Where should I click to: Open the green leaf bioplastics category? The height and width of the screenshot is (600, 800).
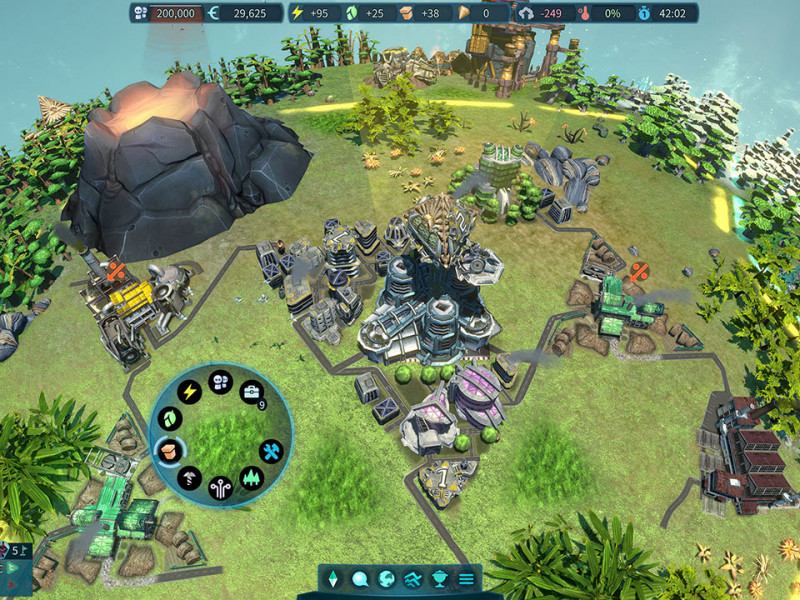pos(170,418)
